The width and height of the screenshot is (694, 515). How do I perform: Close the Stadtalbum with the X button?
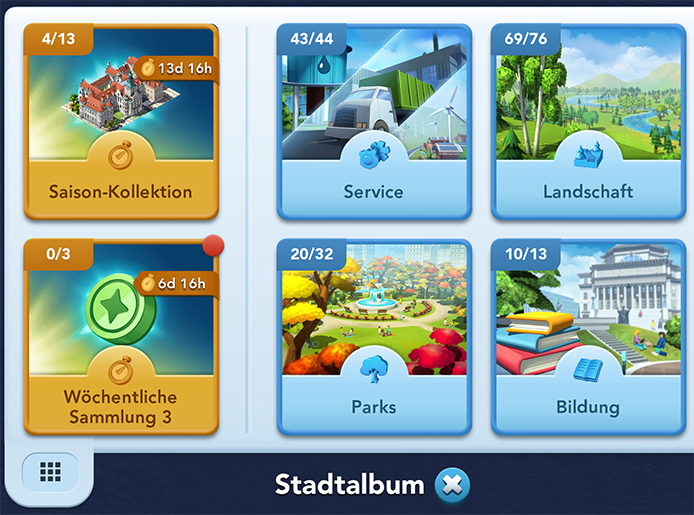[452, 486]
